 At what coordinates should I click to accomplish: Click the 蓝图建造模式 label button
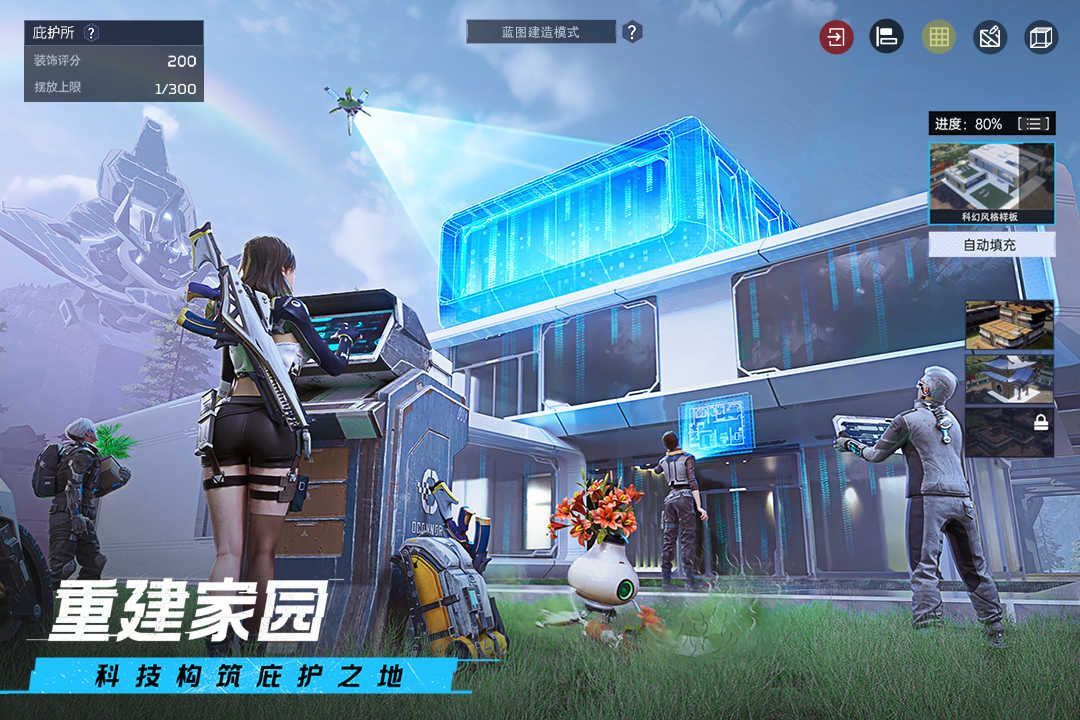(541, 32)
